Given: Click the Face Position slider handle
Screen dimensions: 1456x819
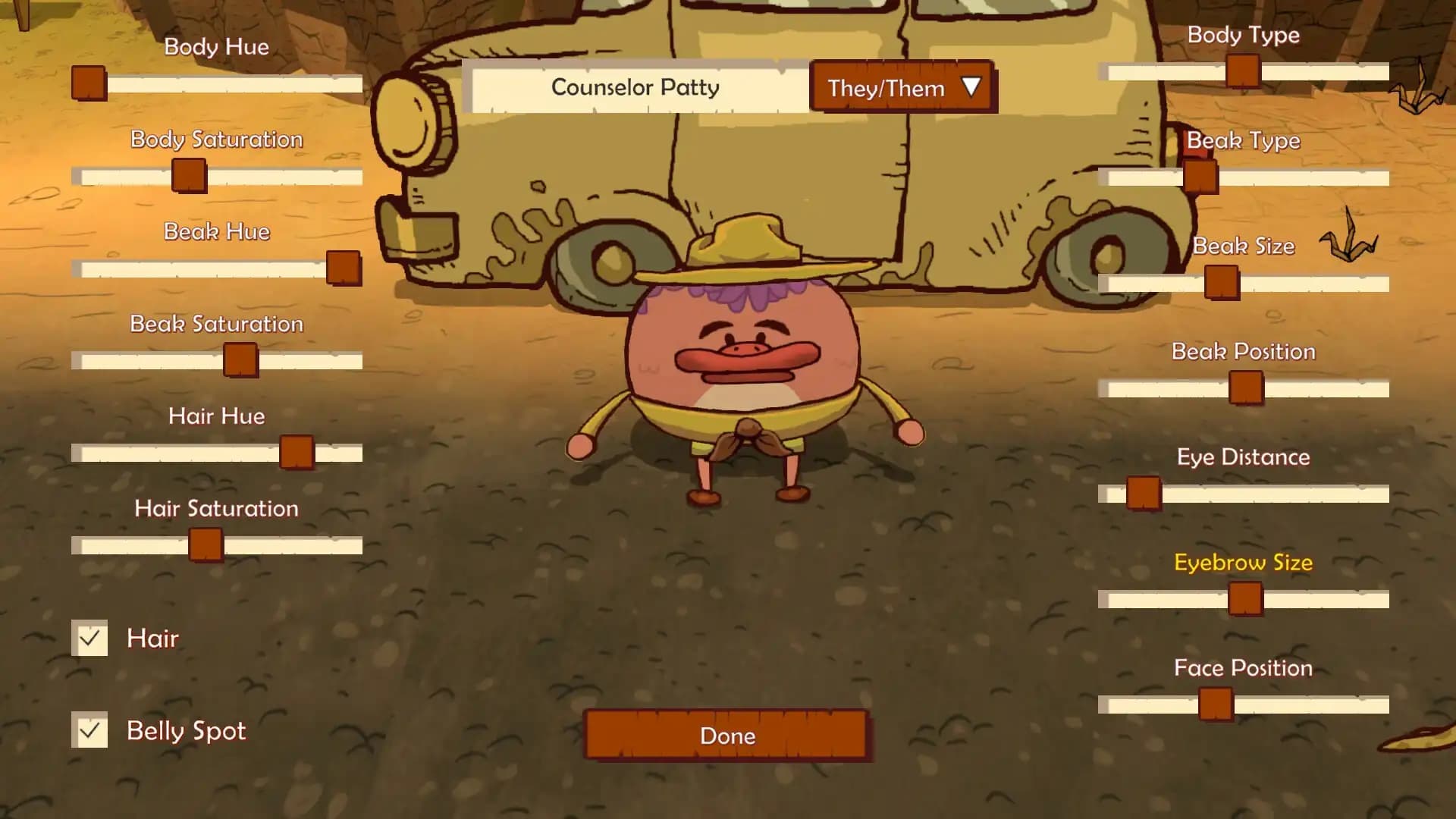Looking at the screenshot, I should (1216, 704).
